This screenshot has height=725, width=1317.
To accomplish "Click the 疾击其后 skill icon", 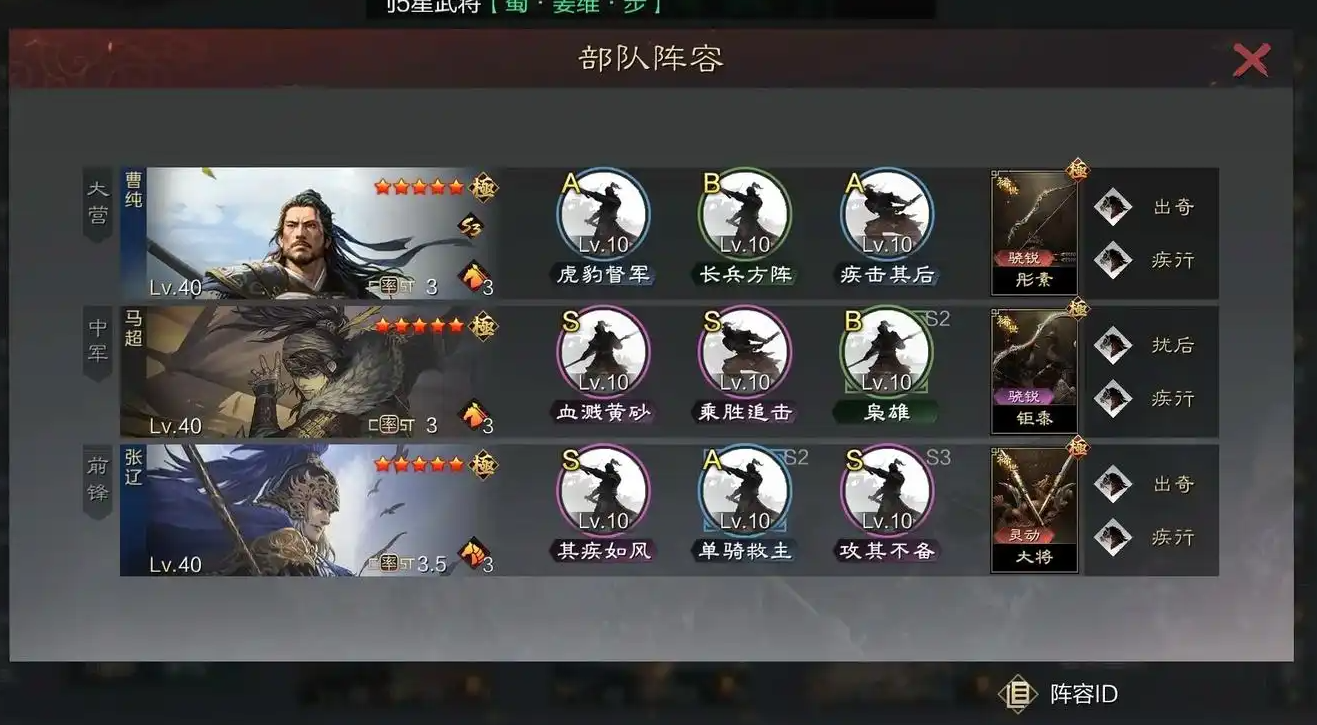I will (886, 215).
